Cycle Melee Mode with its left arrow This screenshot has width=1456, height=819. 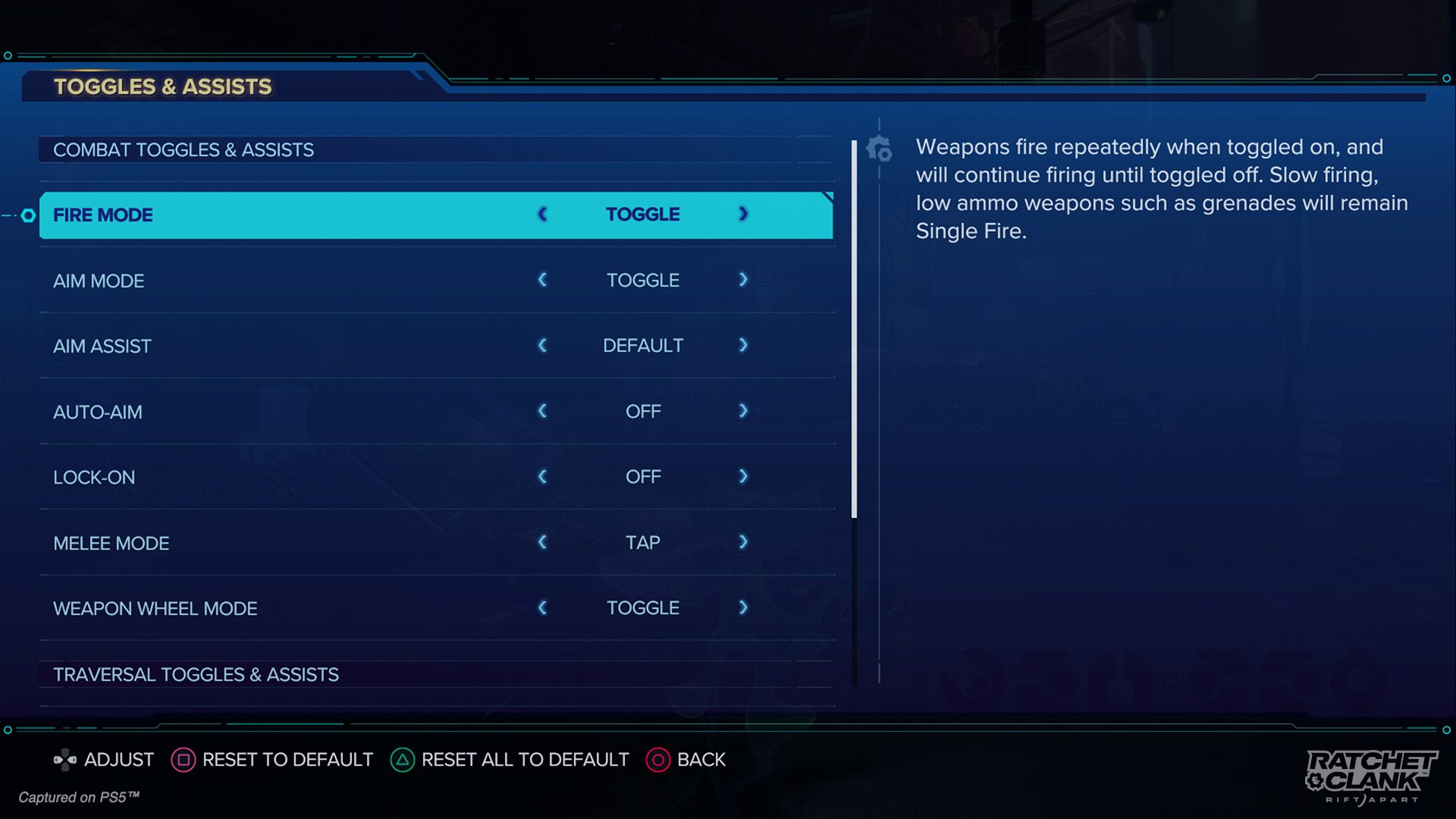coord(542,542)
